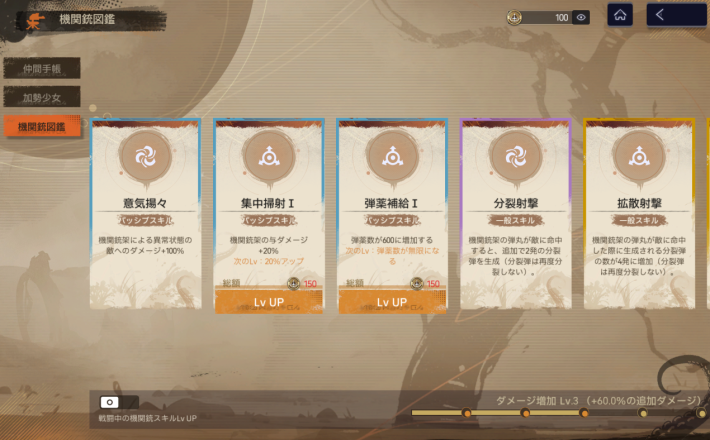Choose the 集中掃射 I skill card
The width and height of the screenshot is (710, 440).
click(269, 200)
